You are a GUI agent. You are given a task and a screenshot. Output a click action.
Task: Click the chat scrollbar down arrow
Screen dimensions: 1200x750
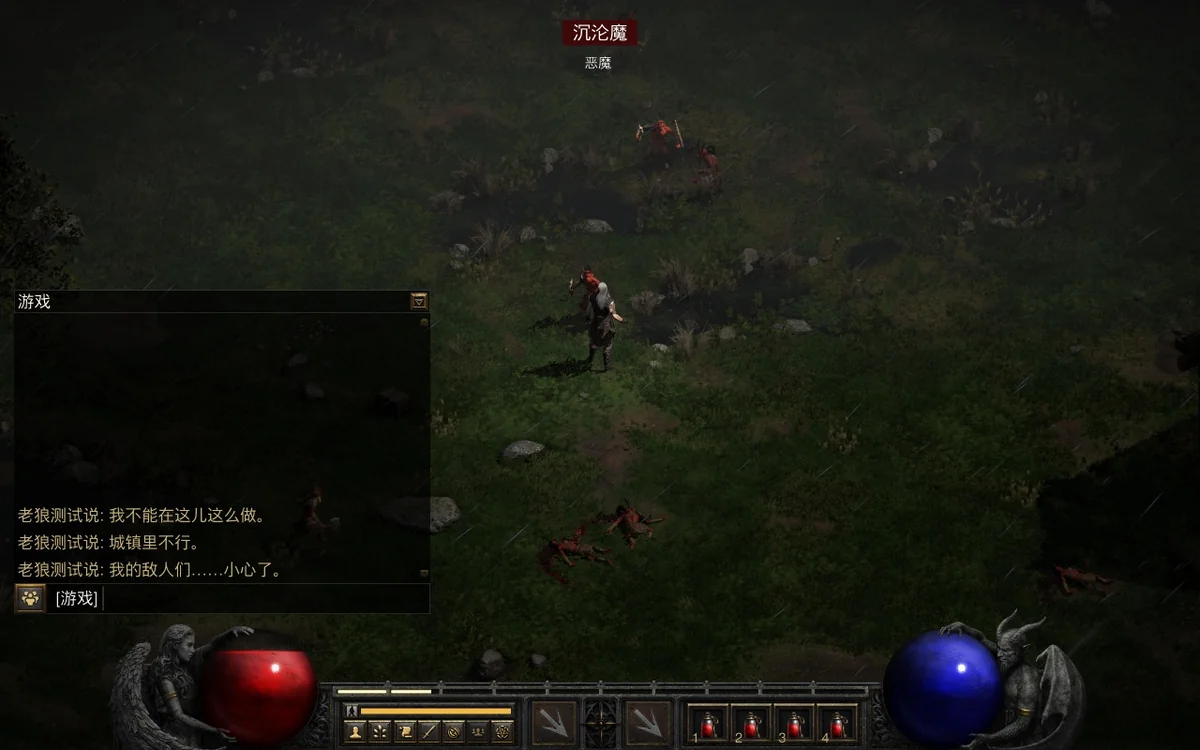pyautogui.click(x=424, y=574)
